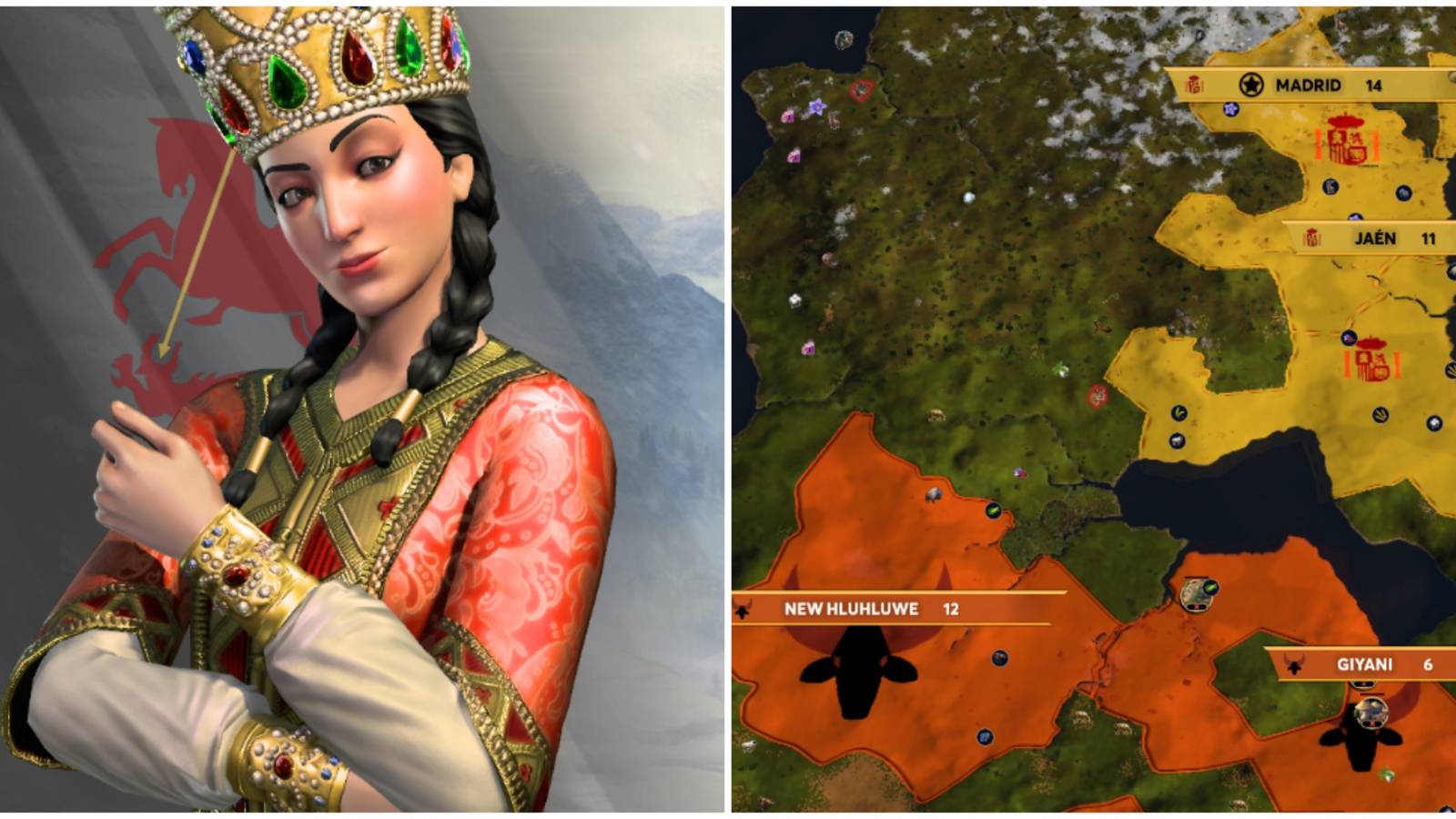Open Madrid by clicking its city banner
Viewport: 1456px width, 819px height.
[1306, 85]
